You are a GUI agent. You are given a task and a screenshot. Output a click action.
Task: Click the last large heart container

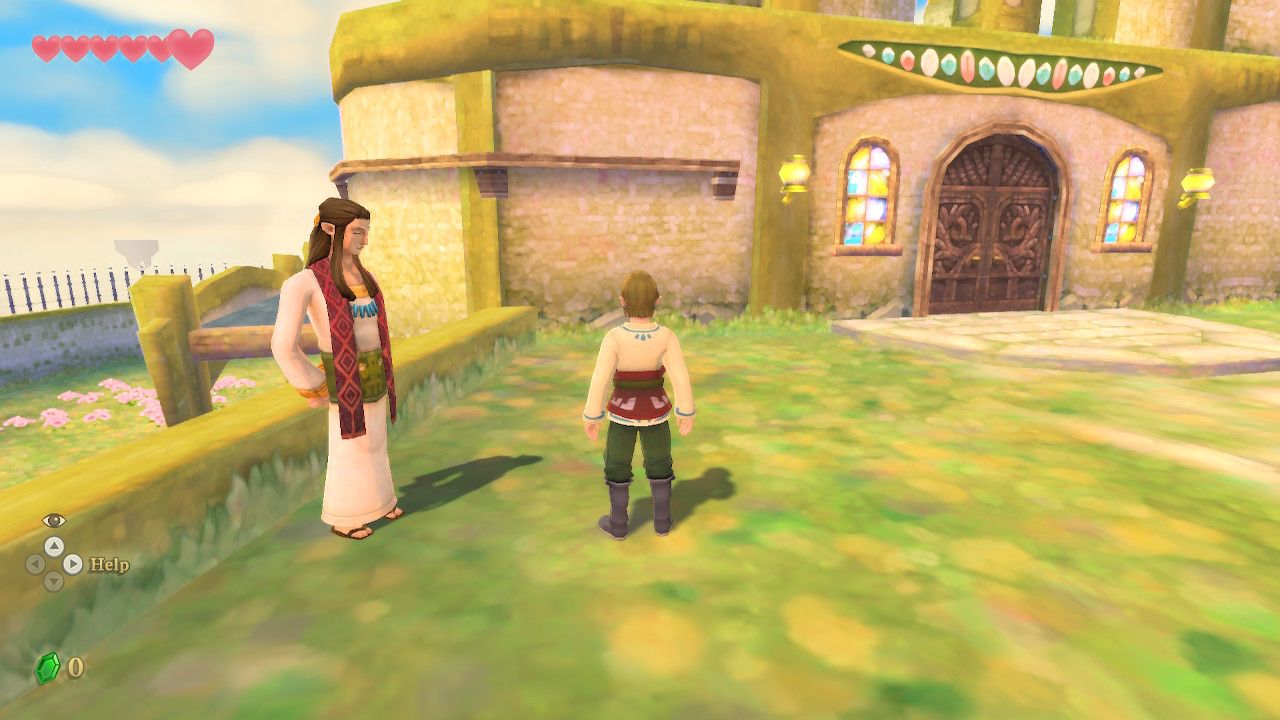[190, 50]
